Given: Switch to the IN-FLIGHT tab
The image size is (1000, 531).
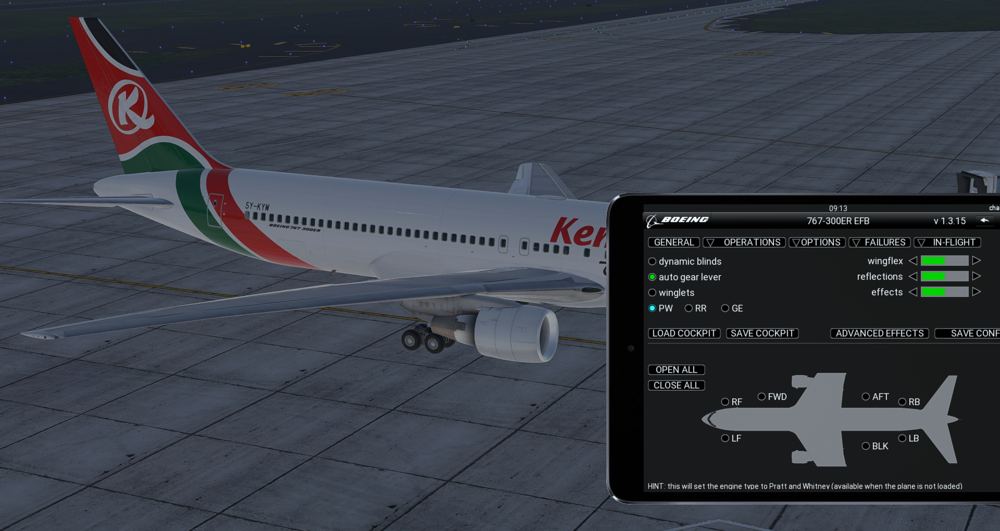Looking at the screenshot, I should pos(947,242).
